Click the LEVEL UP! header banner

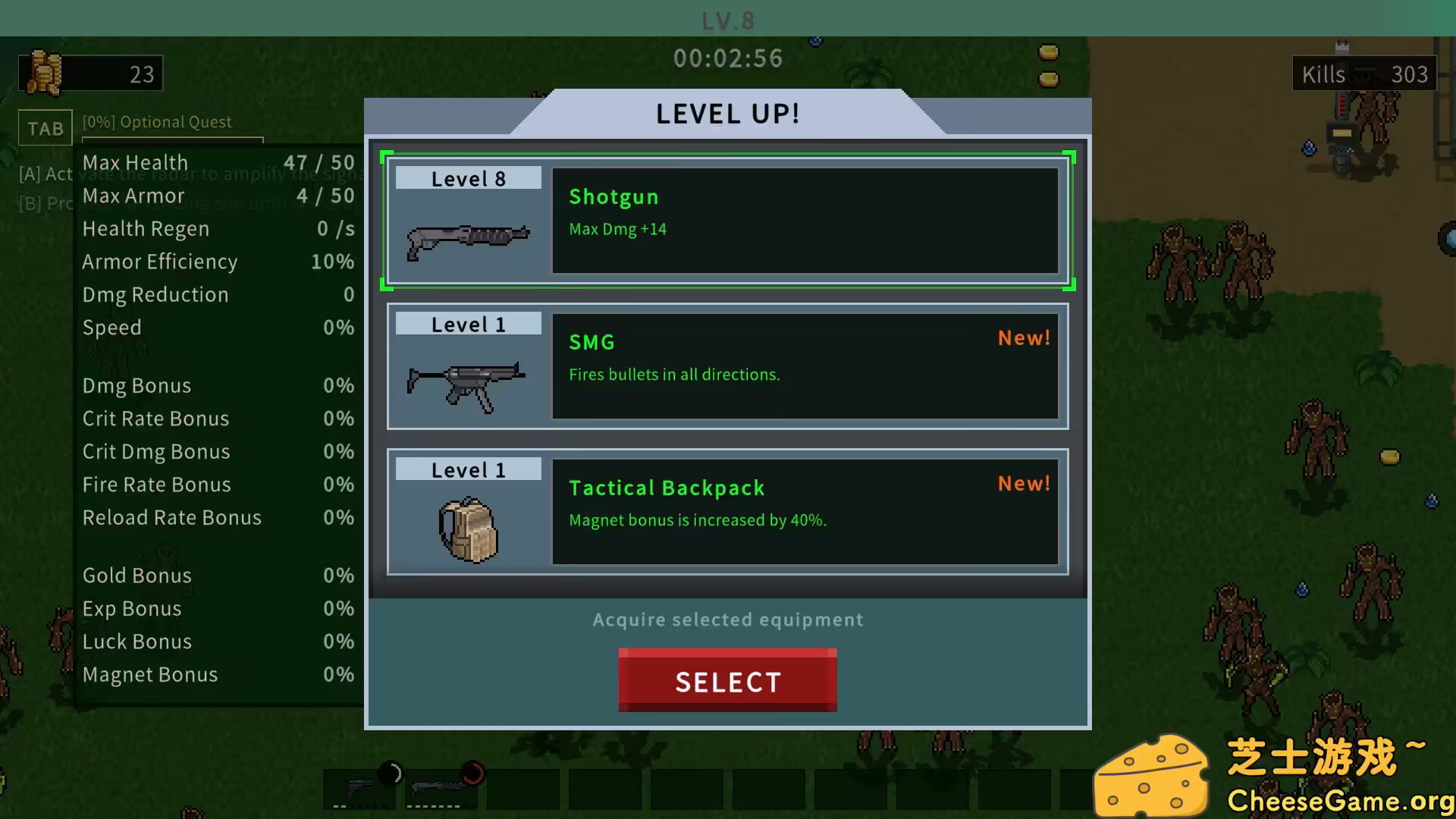point(726,113)
